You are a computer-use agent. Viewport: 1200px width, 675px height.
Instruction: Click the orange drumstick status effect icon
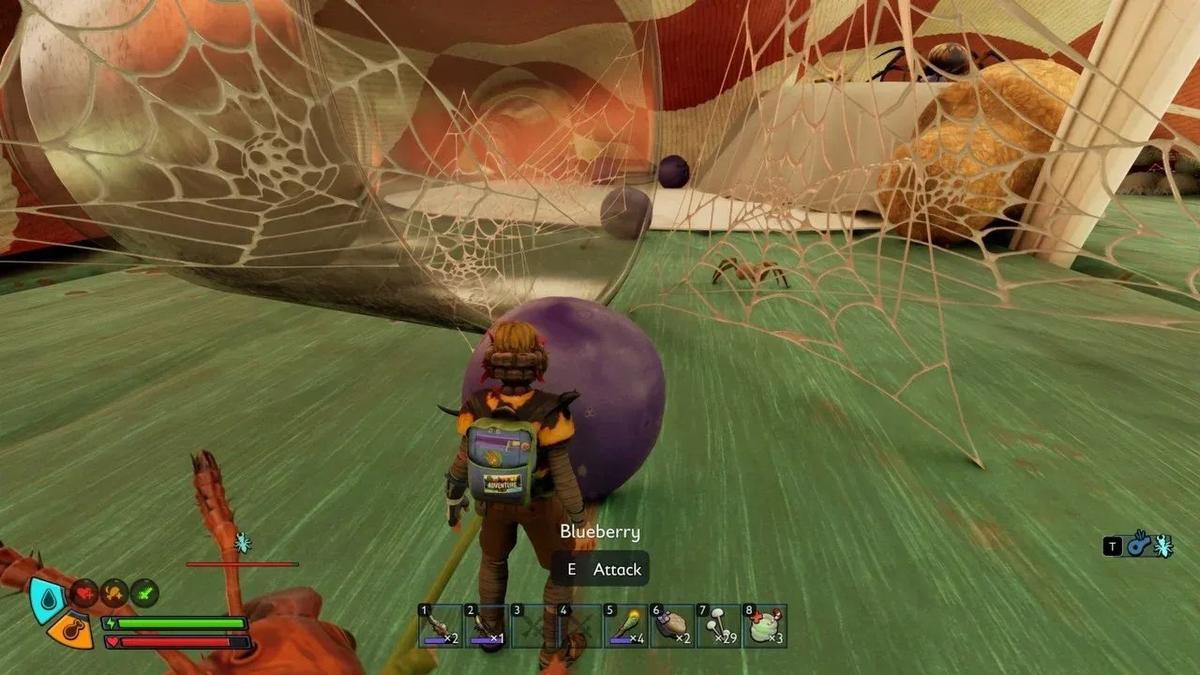click(115, 593)
